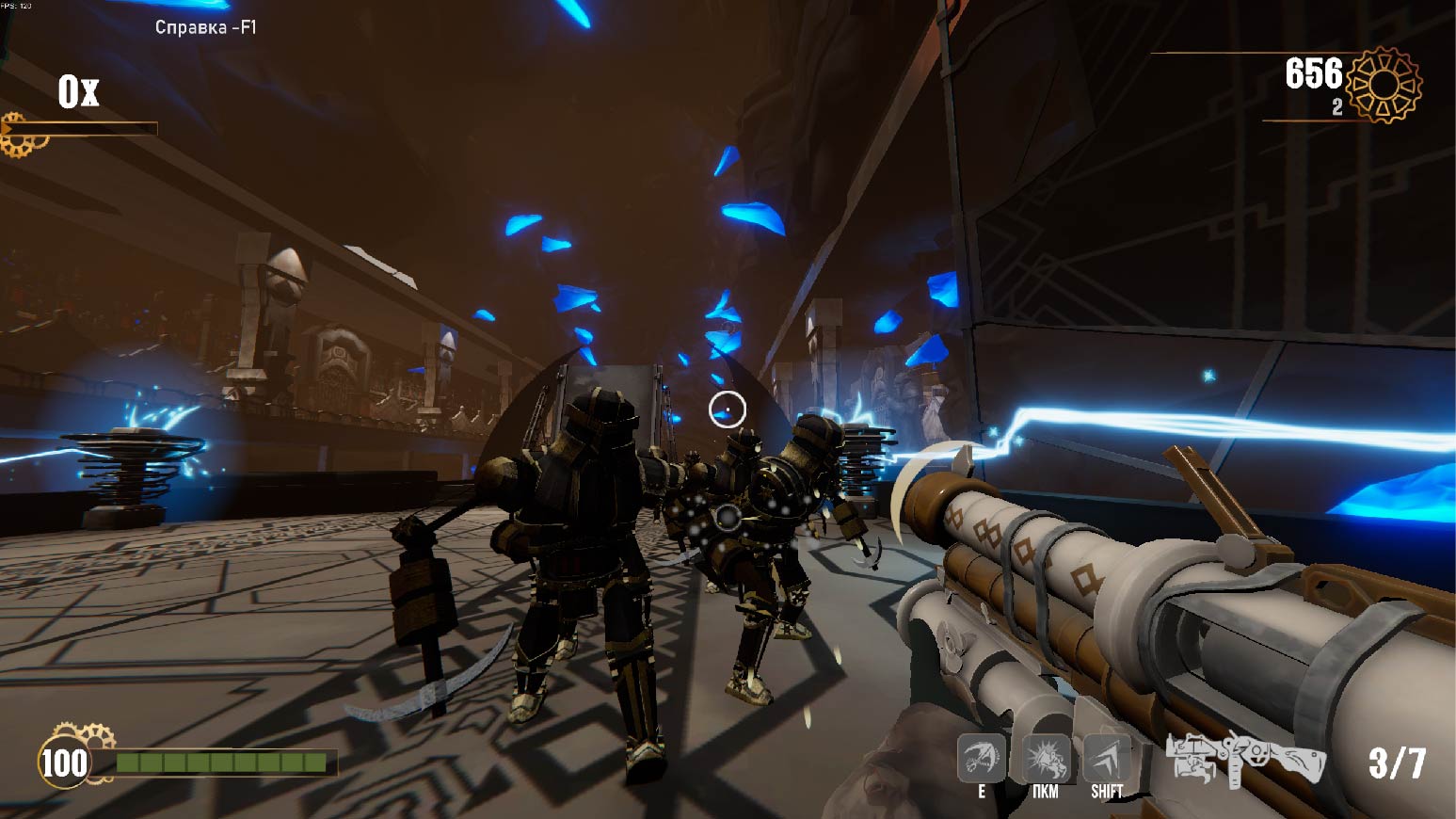The width and height of the screenshot is (1456, 819).
Task: Activate the grappling hook ability icon
Action: click(x=982, y=758)
